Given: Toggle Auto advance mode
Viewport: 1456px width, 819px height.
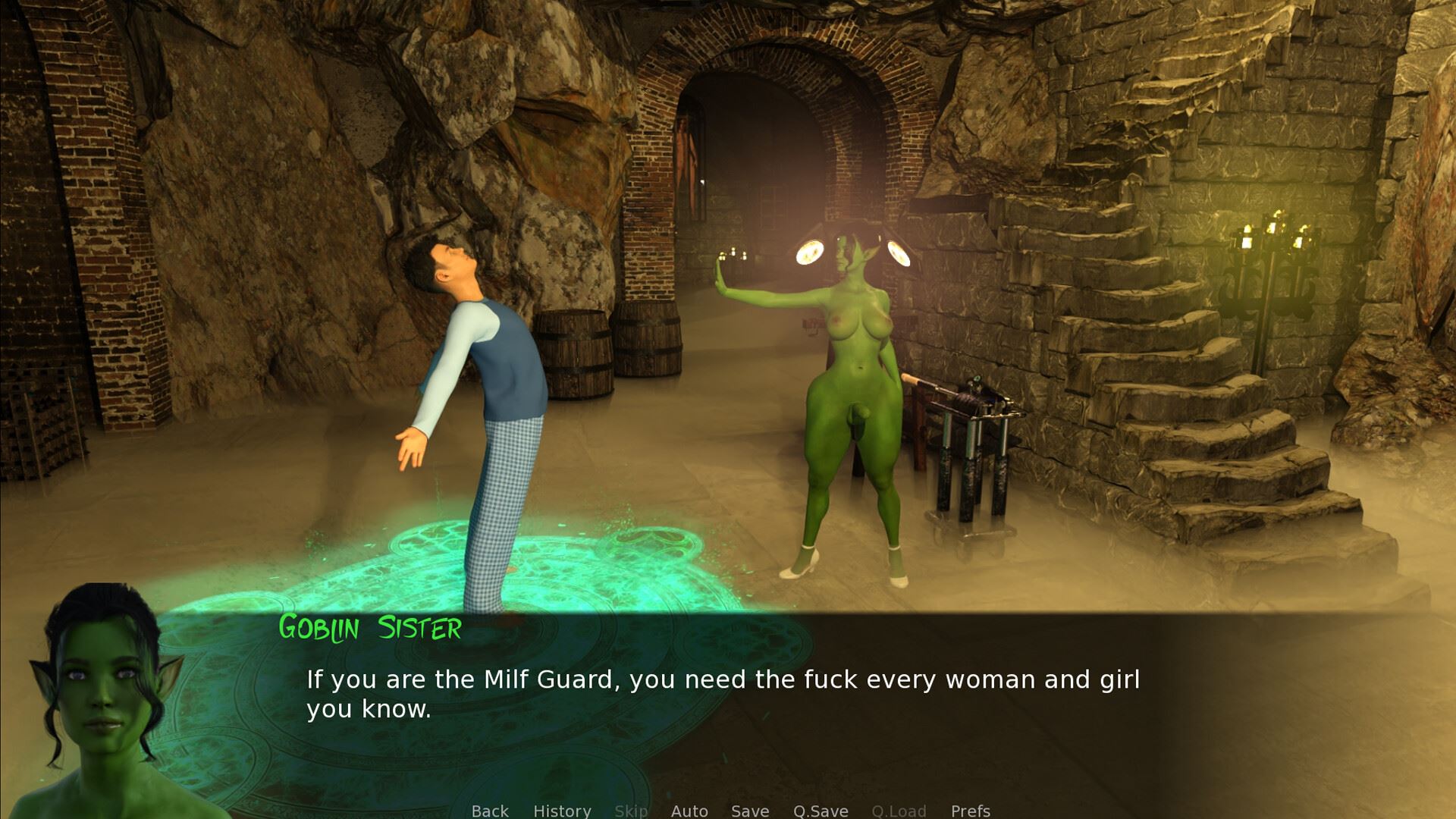Looking at the screenshot, I should (689, 810).
